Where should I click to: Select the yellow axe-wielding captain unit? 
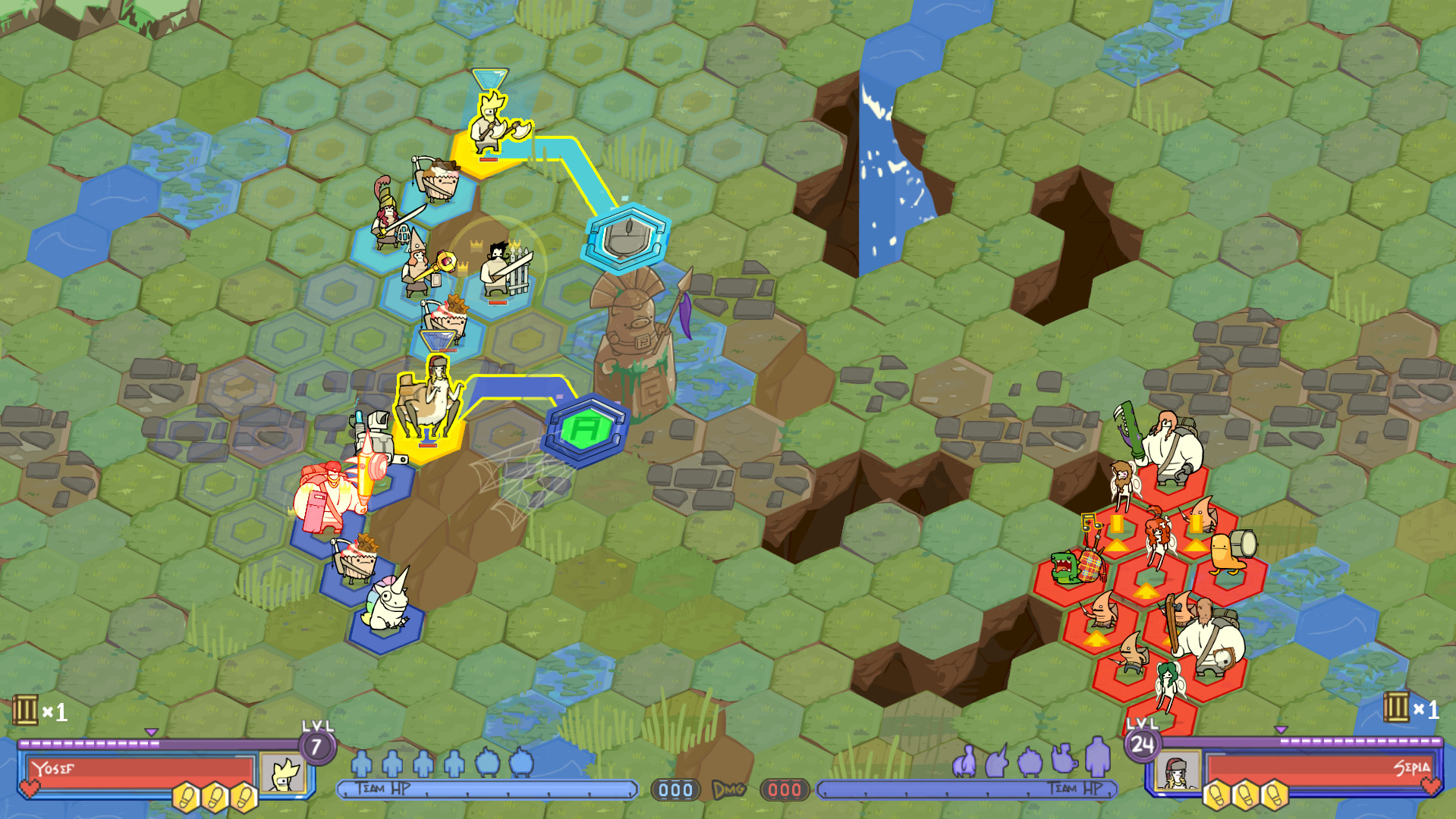pyautogui.click(x=489, y=123)
